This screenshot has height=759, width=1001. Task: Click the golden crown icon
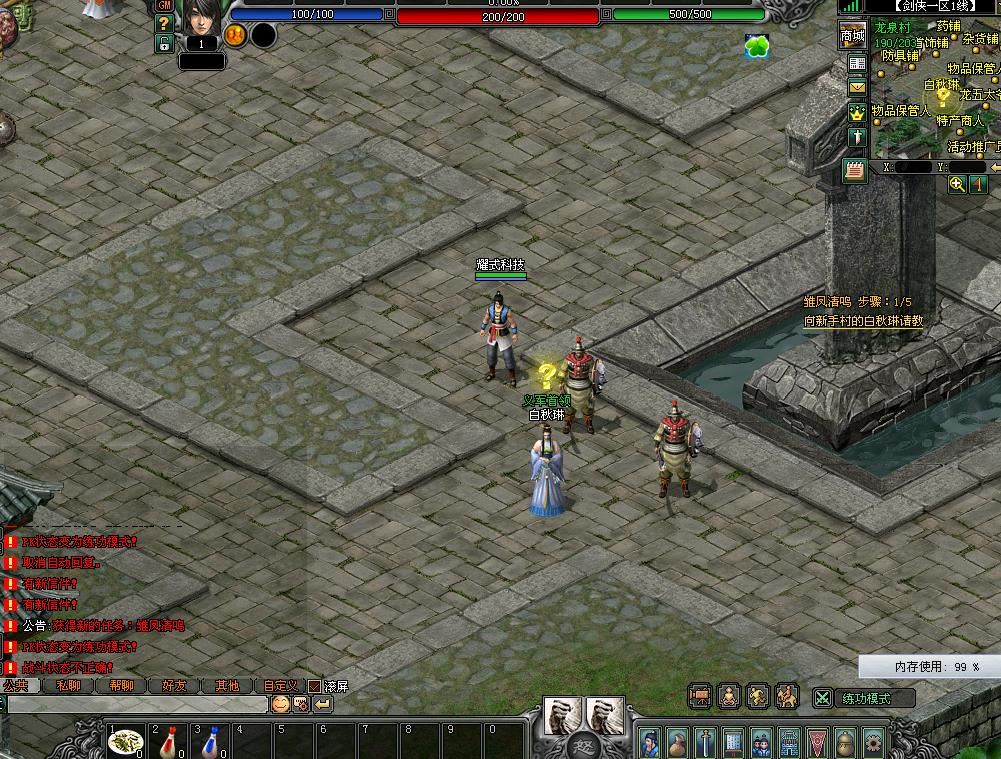(857, 113)
